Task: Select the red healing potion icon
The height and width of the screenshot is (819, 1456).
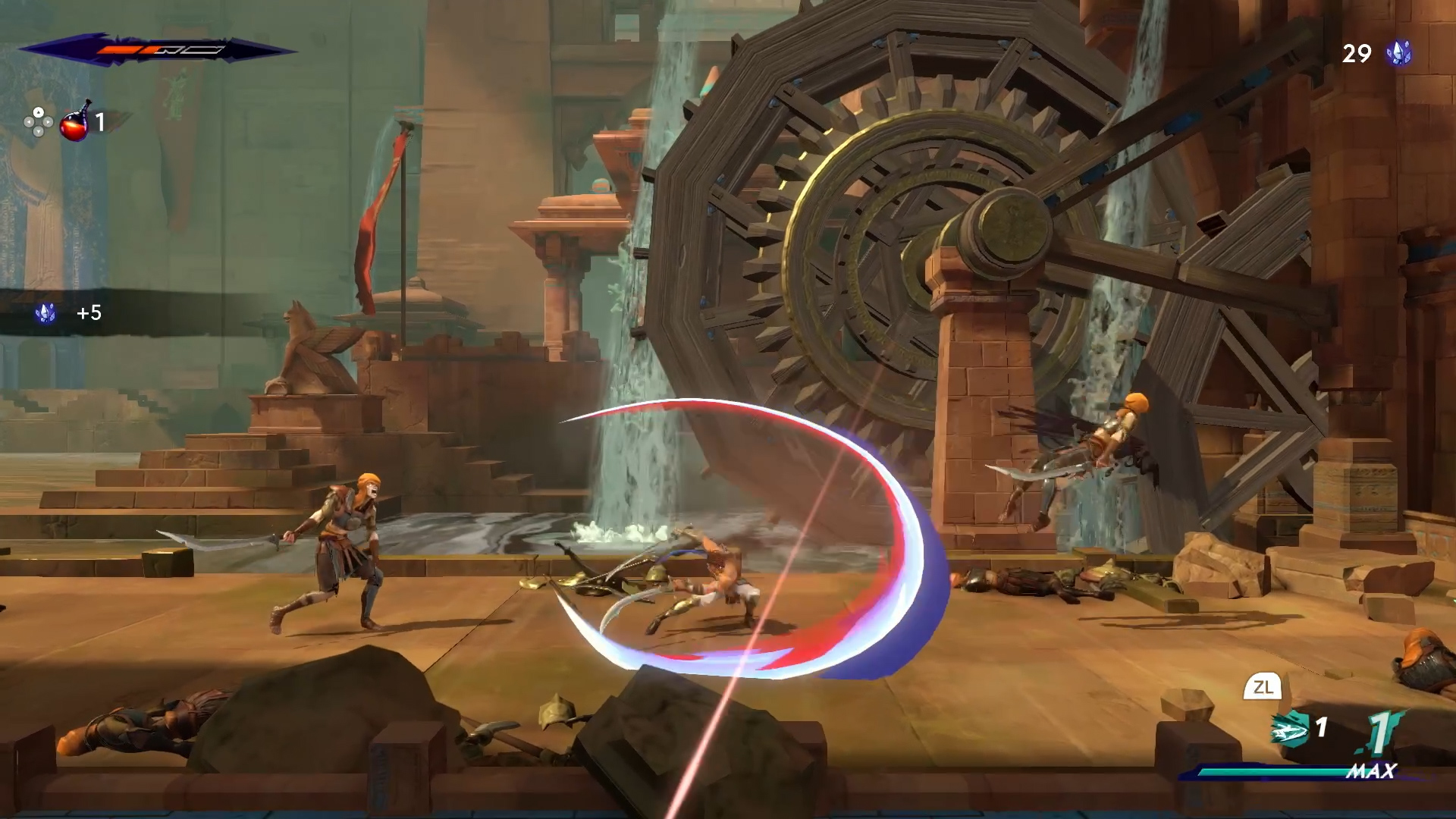Action: (x=74, y=122)
